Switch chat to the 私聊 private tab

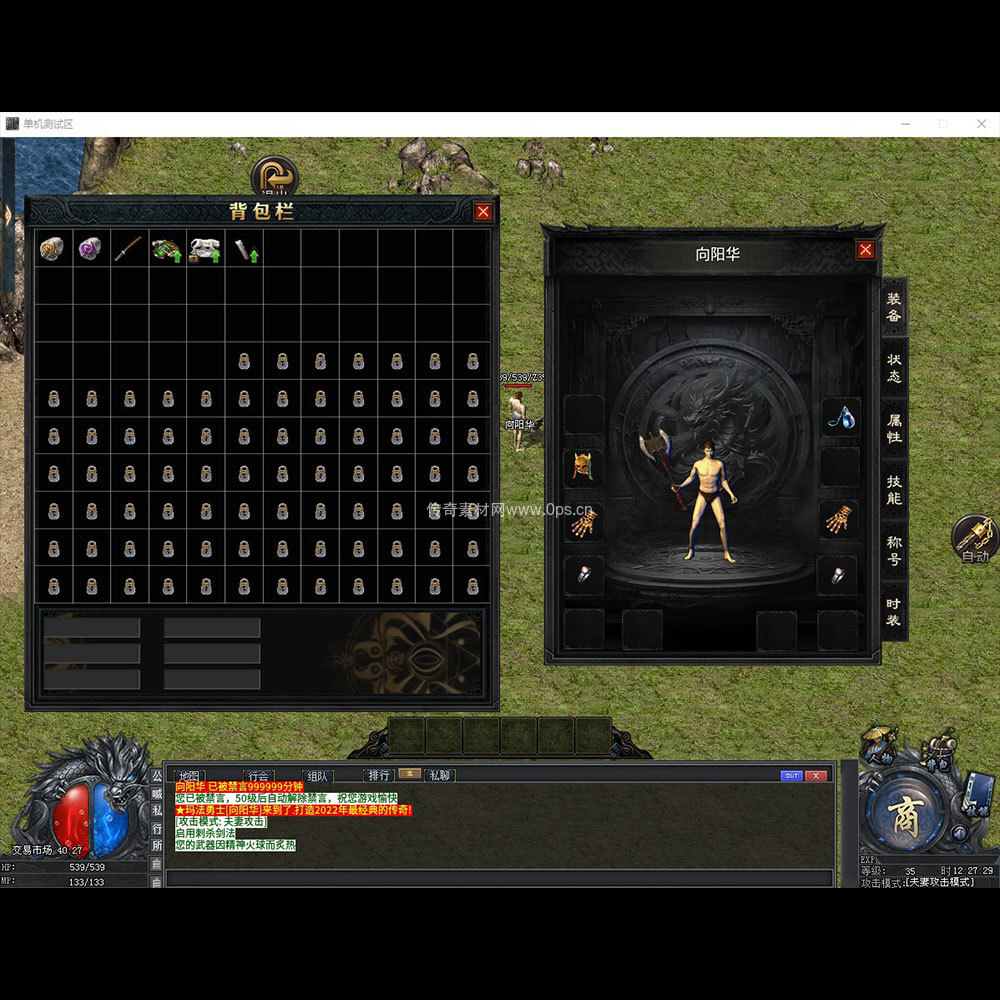coord(439,775)
